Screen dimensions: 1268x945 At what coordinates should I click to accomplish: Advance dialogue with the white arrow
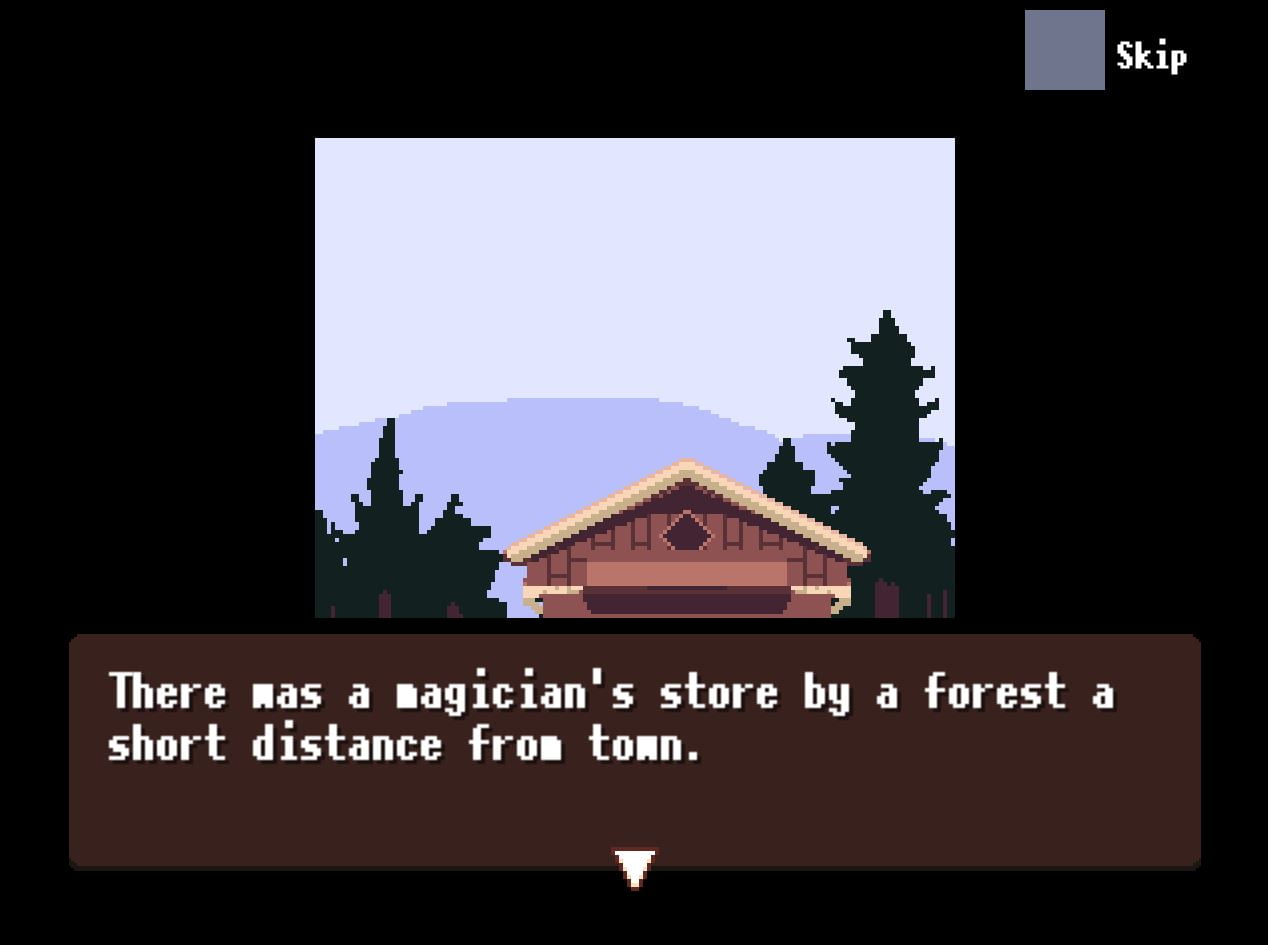(x=634, y=867)
